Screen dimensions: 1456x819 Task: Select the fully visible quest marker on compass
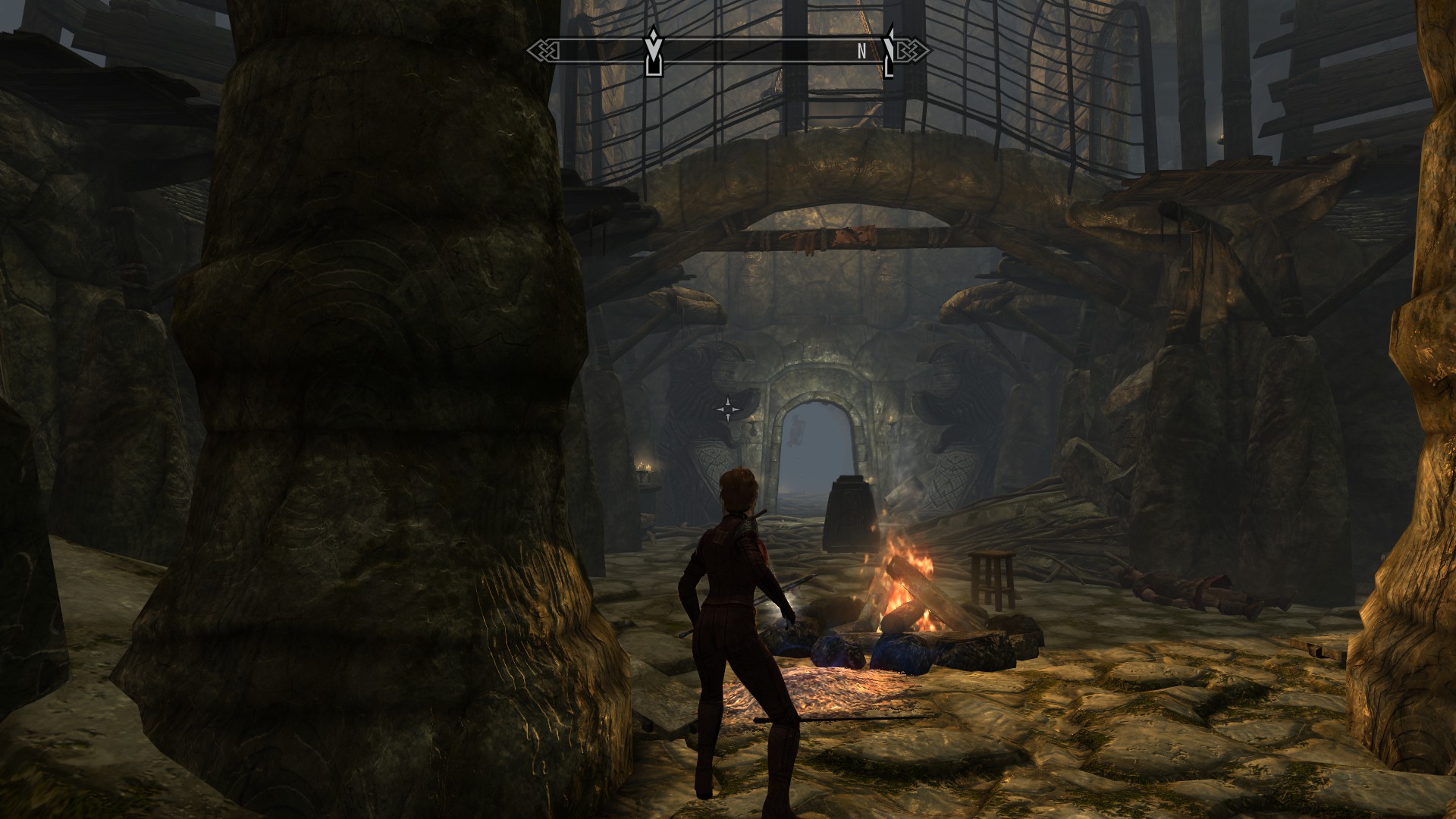click(653, 51)
